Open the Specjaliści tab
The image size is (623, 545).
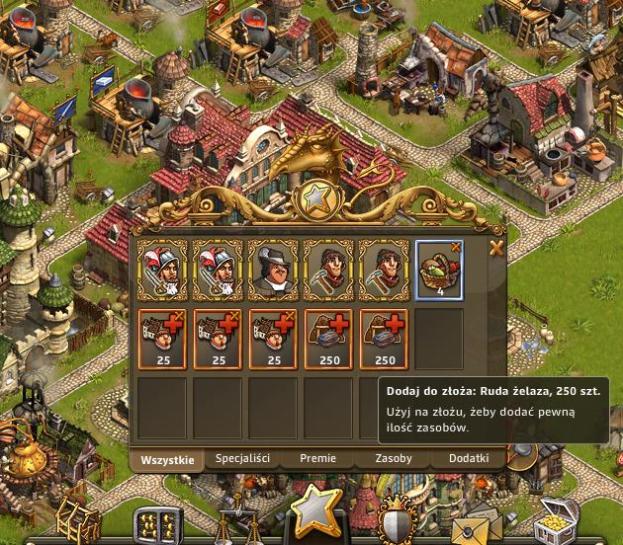click(243, 459)
